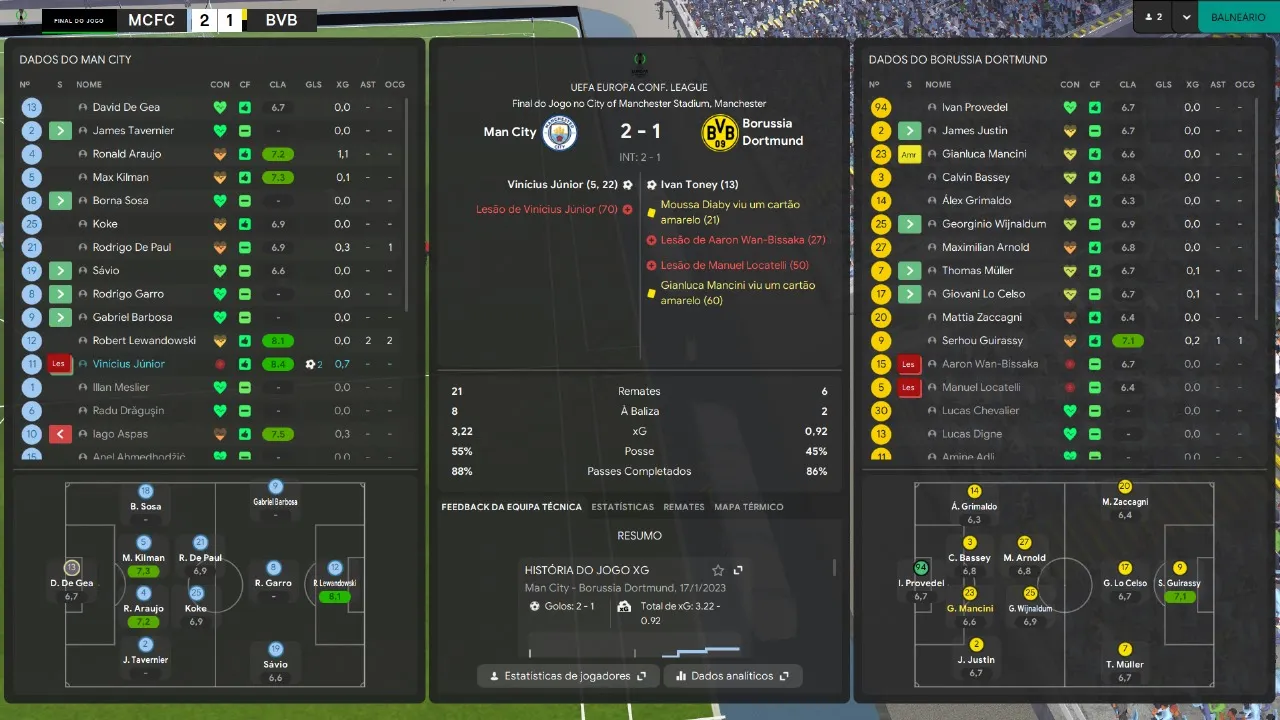Image resolution: width=1280 pixels, height=720 pixels.
Task: Switch to the Estatísticas tab
Action: click(621, 507)
